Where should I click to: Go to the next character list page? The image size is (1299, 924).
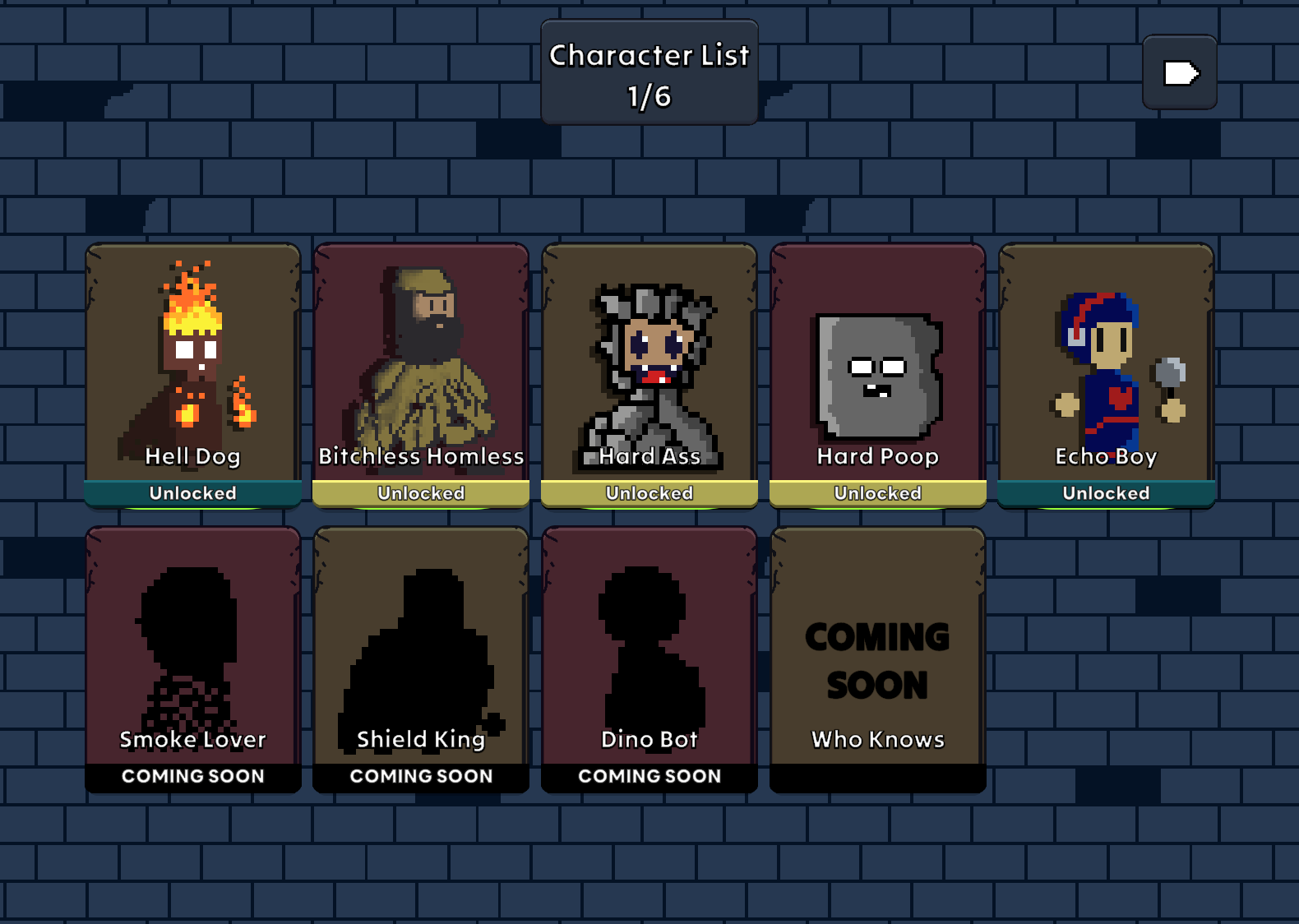click(1180, 72)
